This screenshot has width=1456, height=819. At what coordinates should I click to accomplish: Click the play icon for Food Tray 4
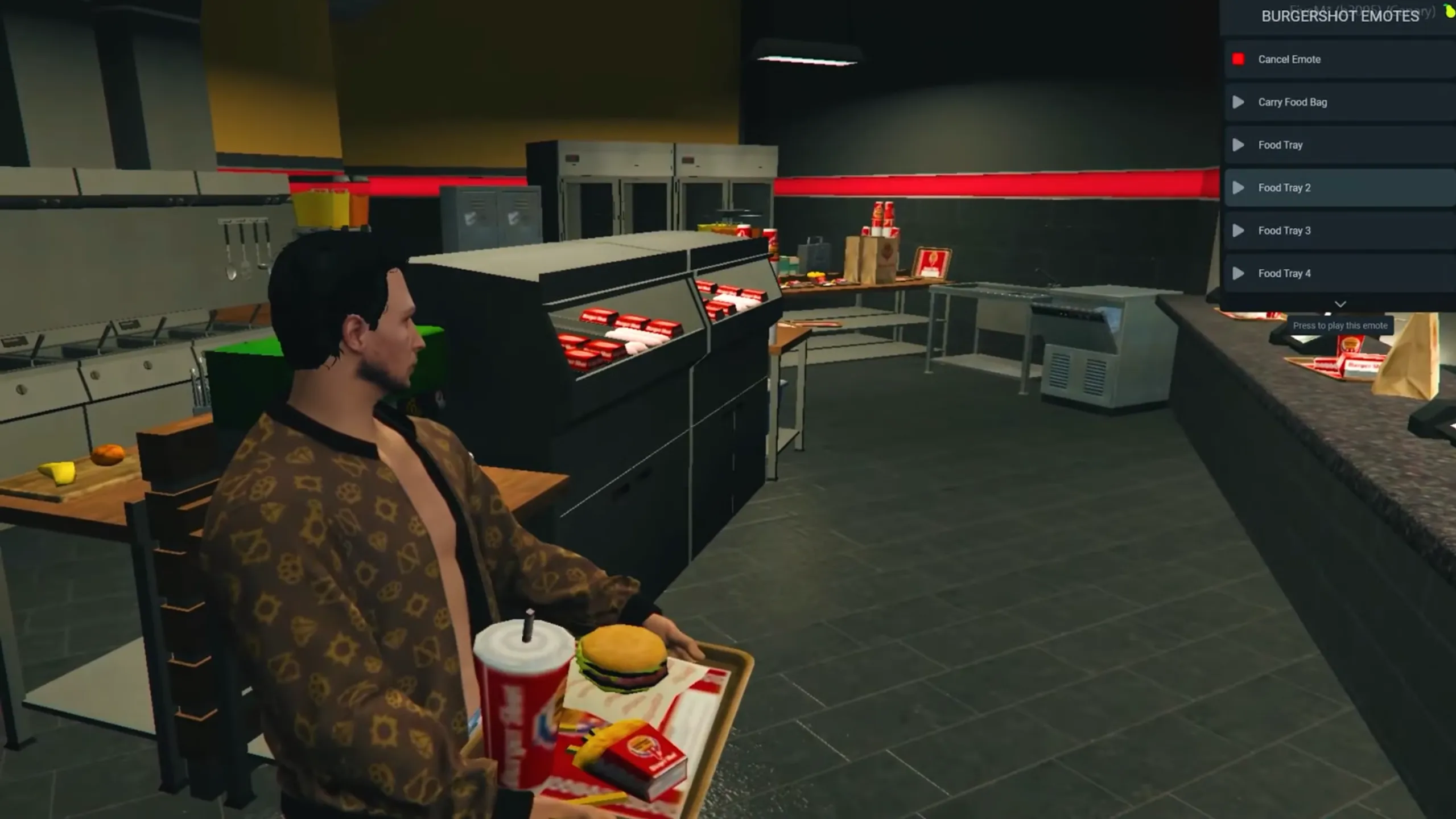click(1239, 273)
